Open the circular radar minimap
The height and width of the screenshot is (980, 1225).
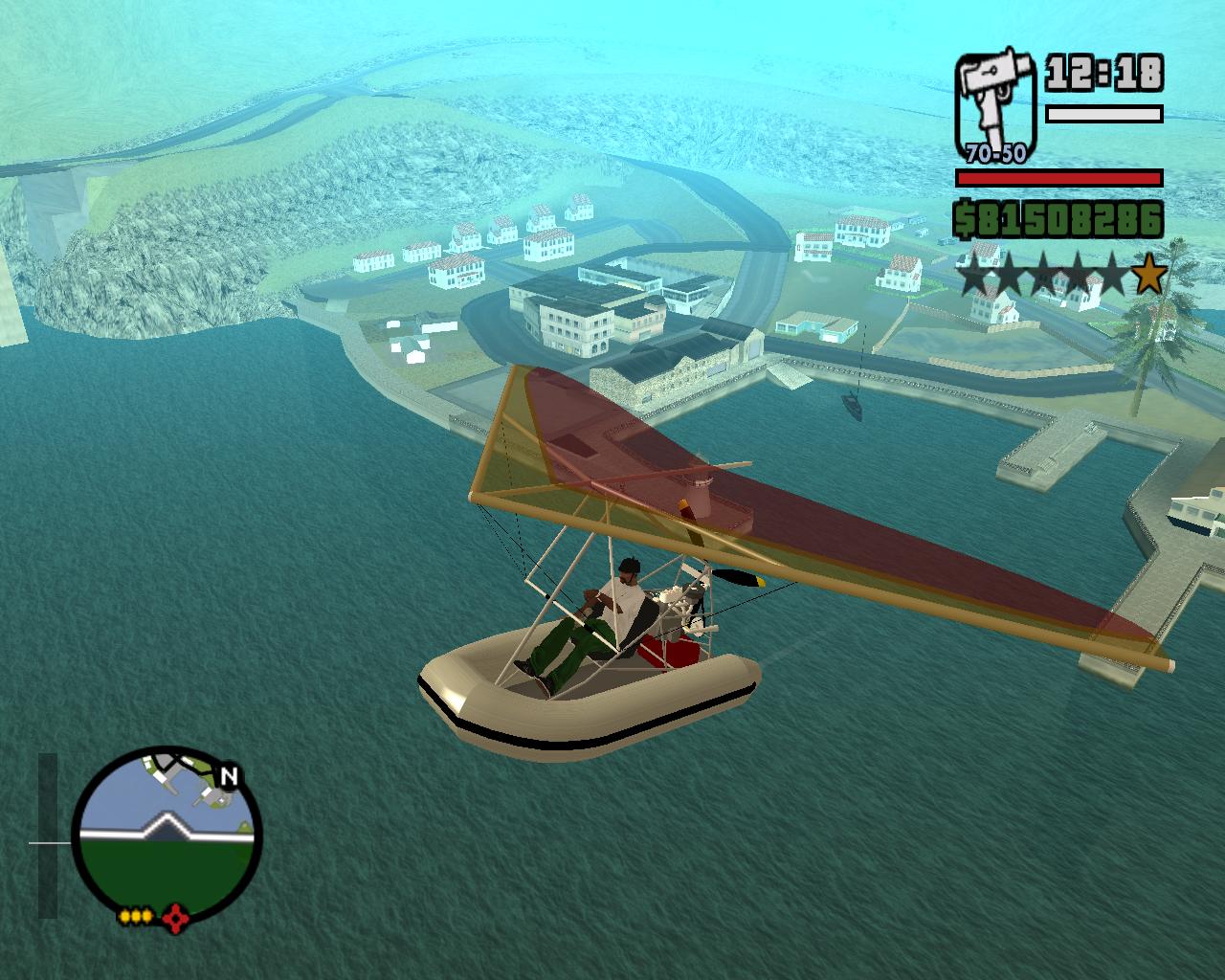(167, 835)
